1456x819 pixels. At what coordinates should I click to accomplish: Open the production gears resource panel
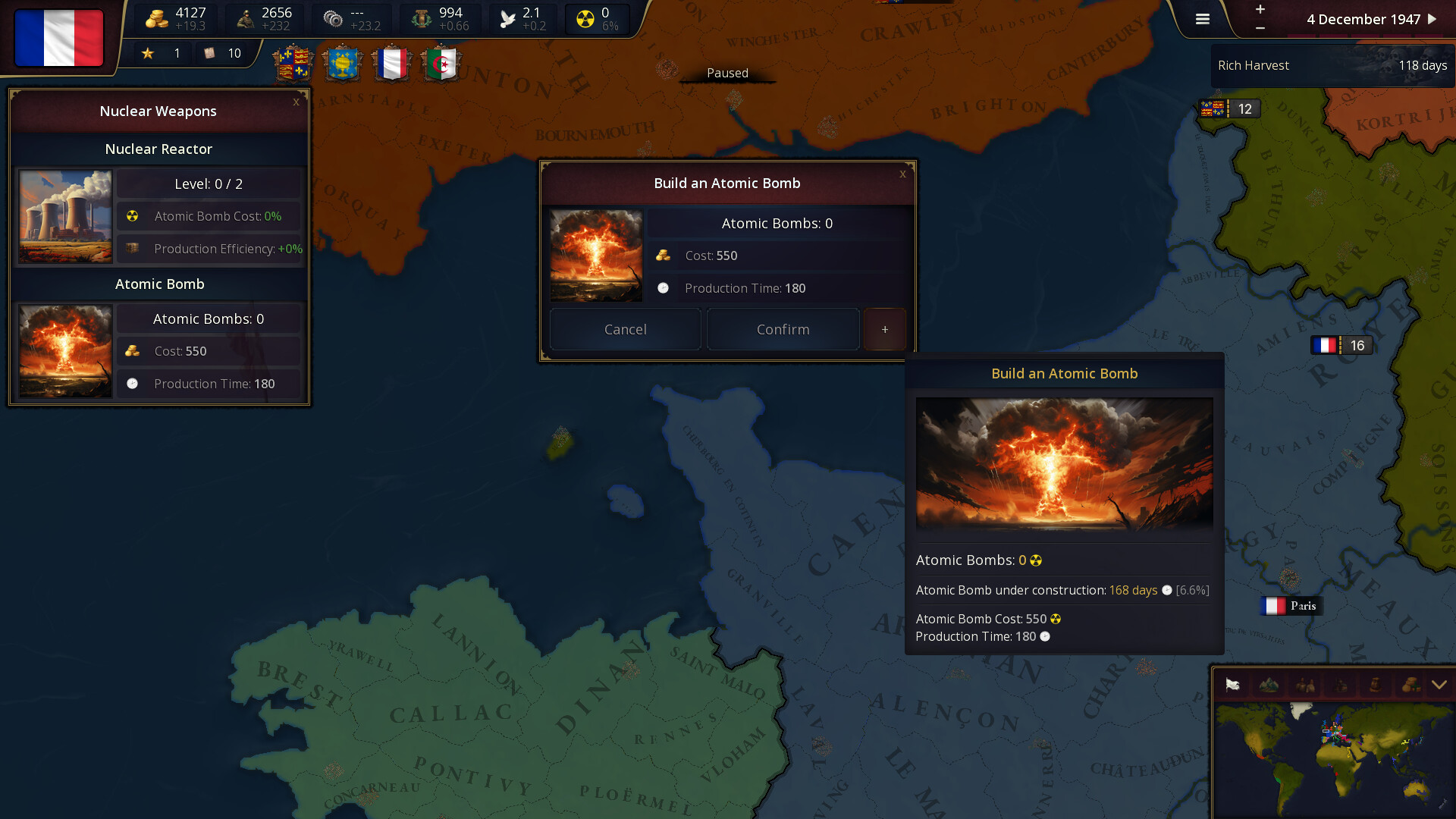(331, 17)
